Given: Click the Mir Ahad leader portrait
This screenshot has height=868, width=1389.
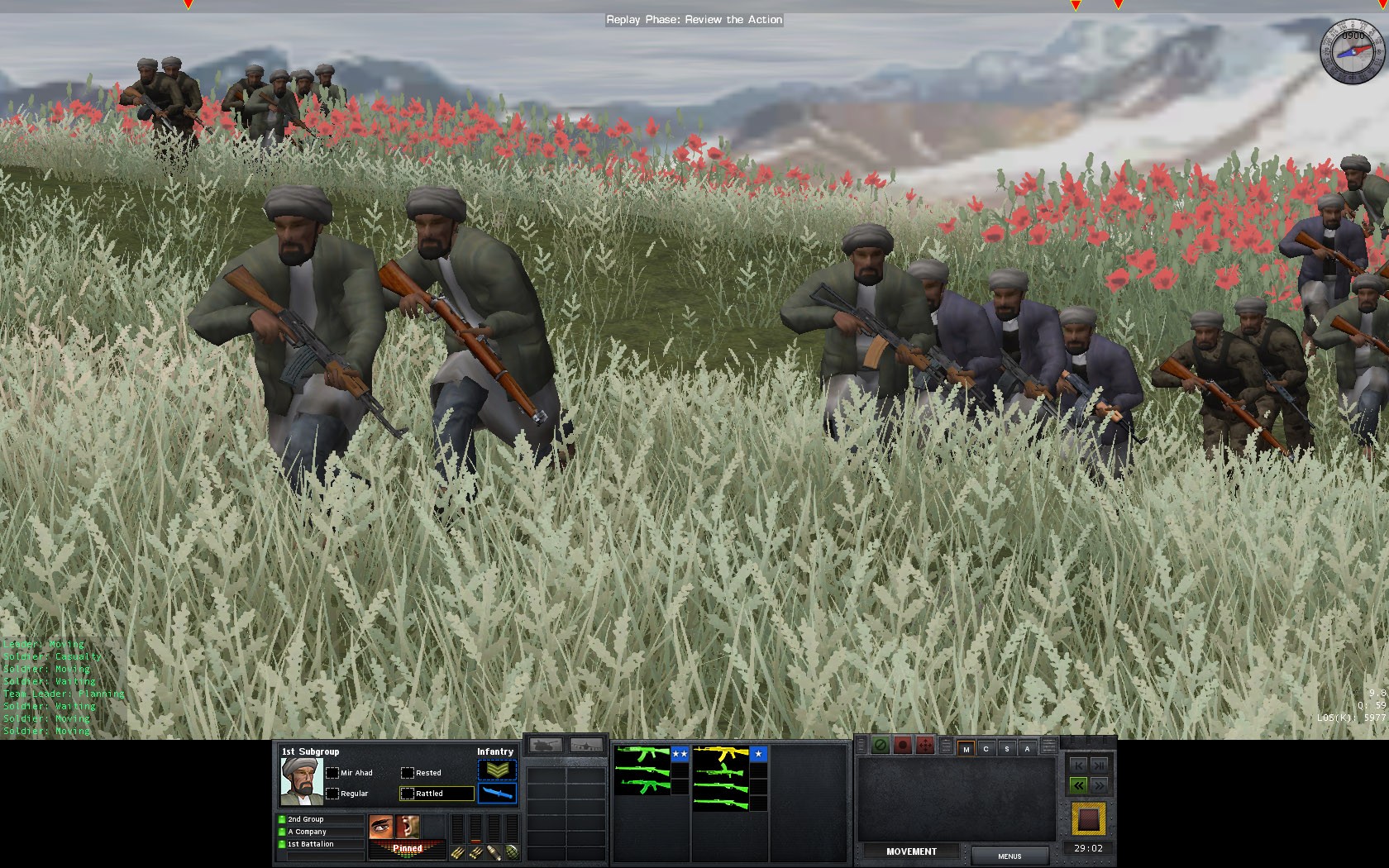Looking at the screenshot, I should click(x=301, y=781).
